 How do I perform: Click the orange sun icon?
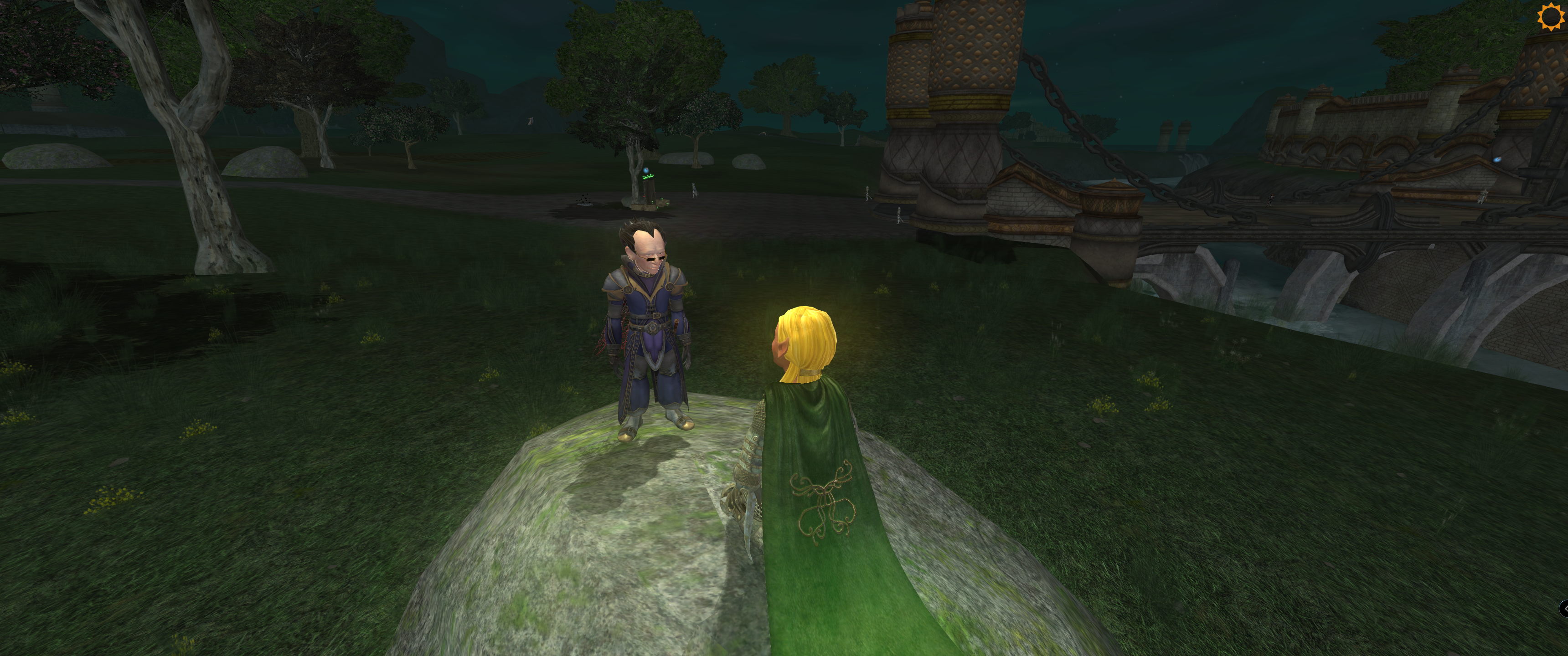pos(1550,16)
